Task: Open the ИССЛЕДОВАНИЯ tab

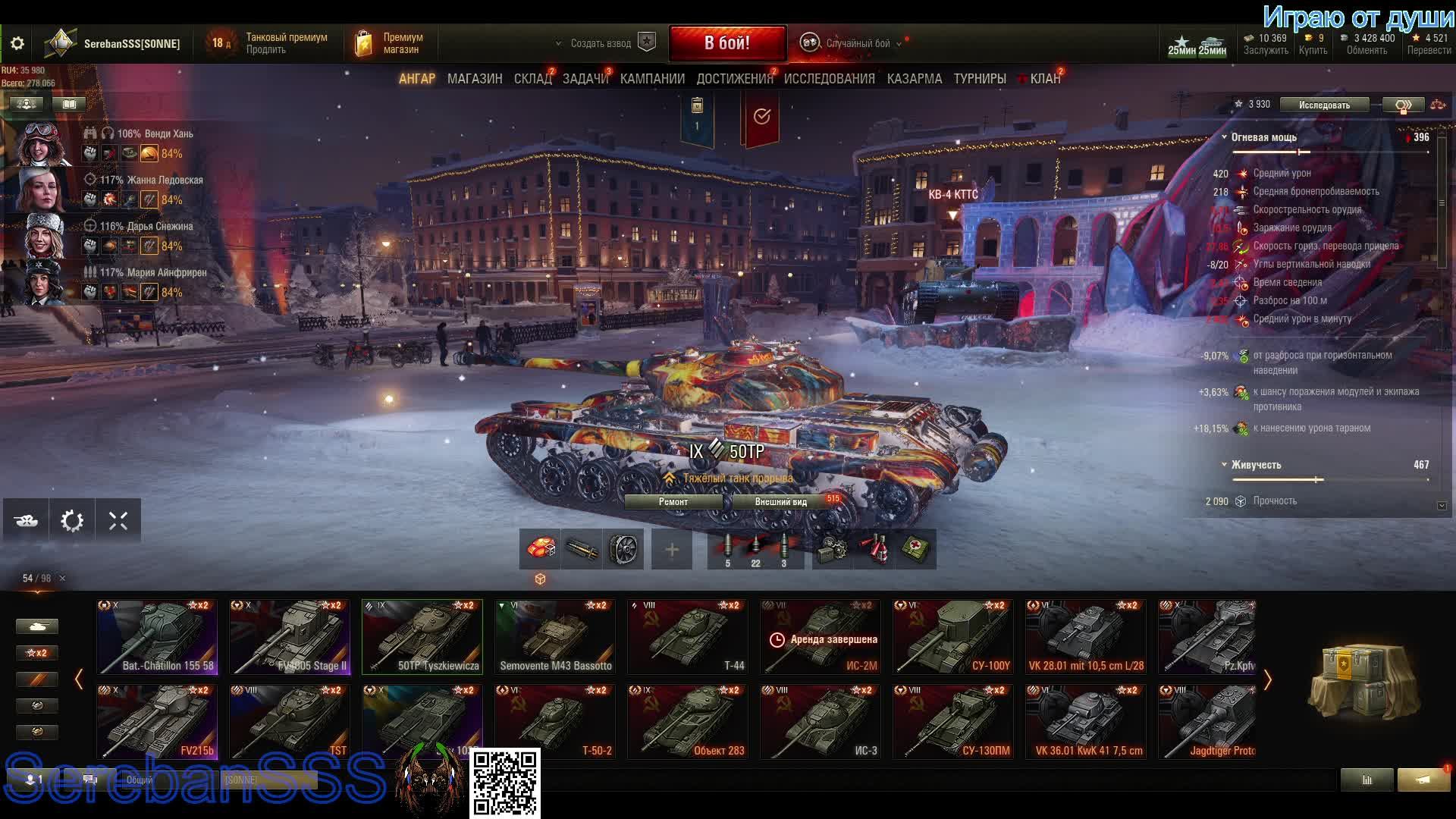Action: [x=829, y=79]
